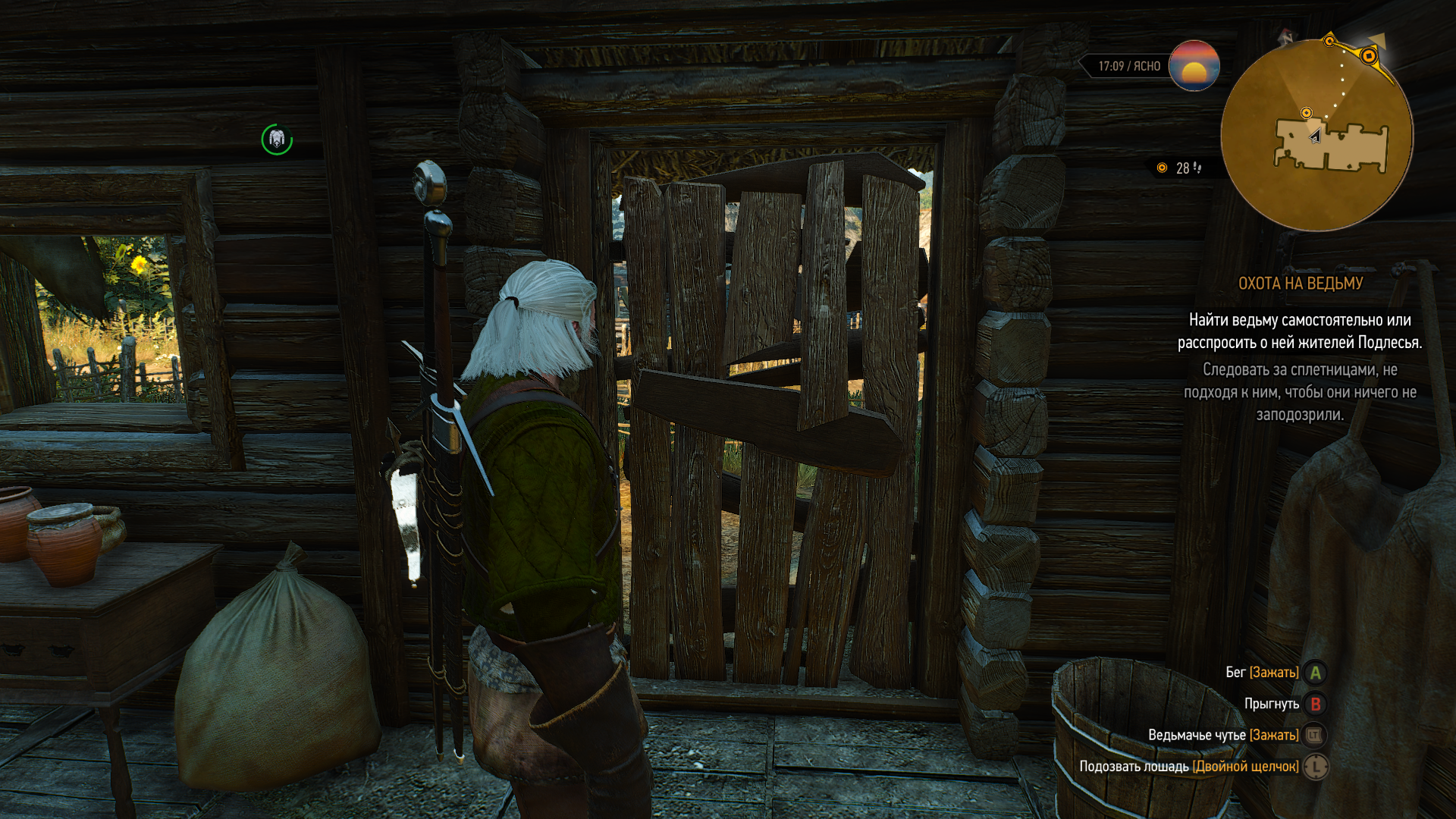Viewport: 1456px width, 819px height.
Task: Click the yellow quest marker on minimap edge
Action: [x=1369, y=55]
